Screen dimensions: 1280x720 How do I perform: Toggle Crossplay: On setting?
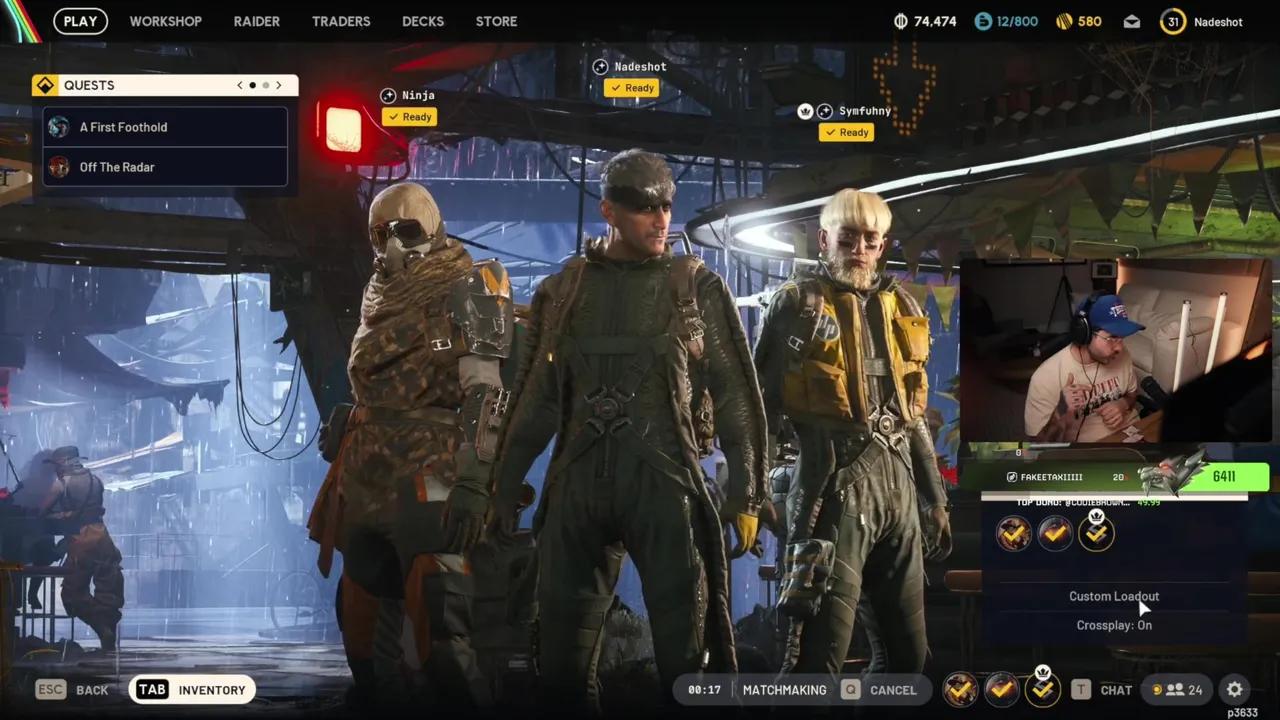(1114, 625)
